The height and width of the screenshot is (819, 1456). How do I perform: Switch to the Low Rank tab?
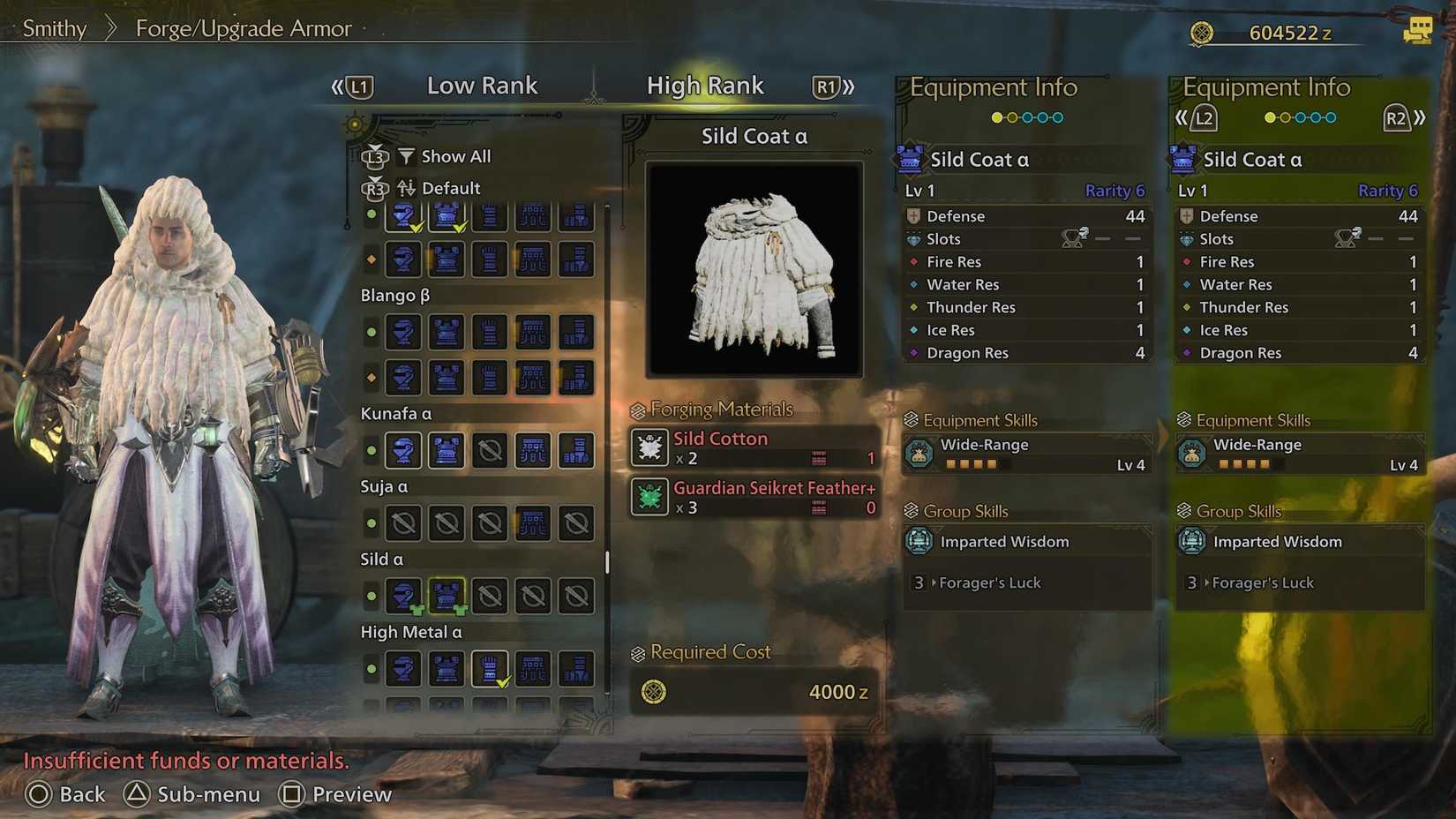coord(482,86)
